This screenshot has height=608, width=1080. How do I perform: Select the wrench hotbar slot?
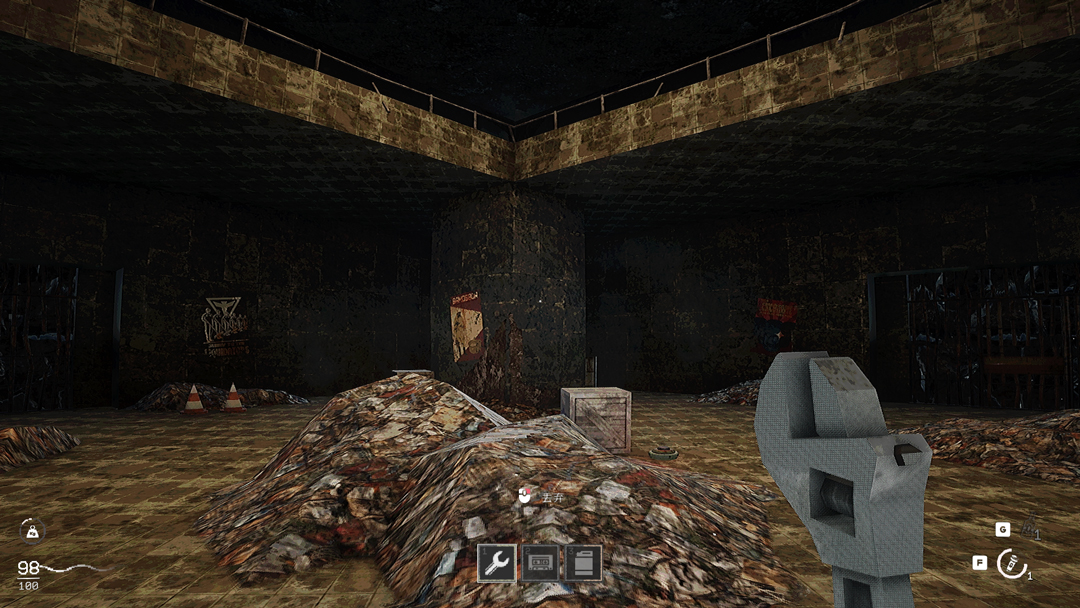pyautogui.click(x=496, y=563)
